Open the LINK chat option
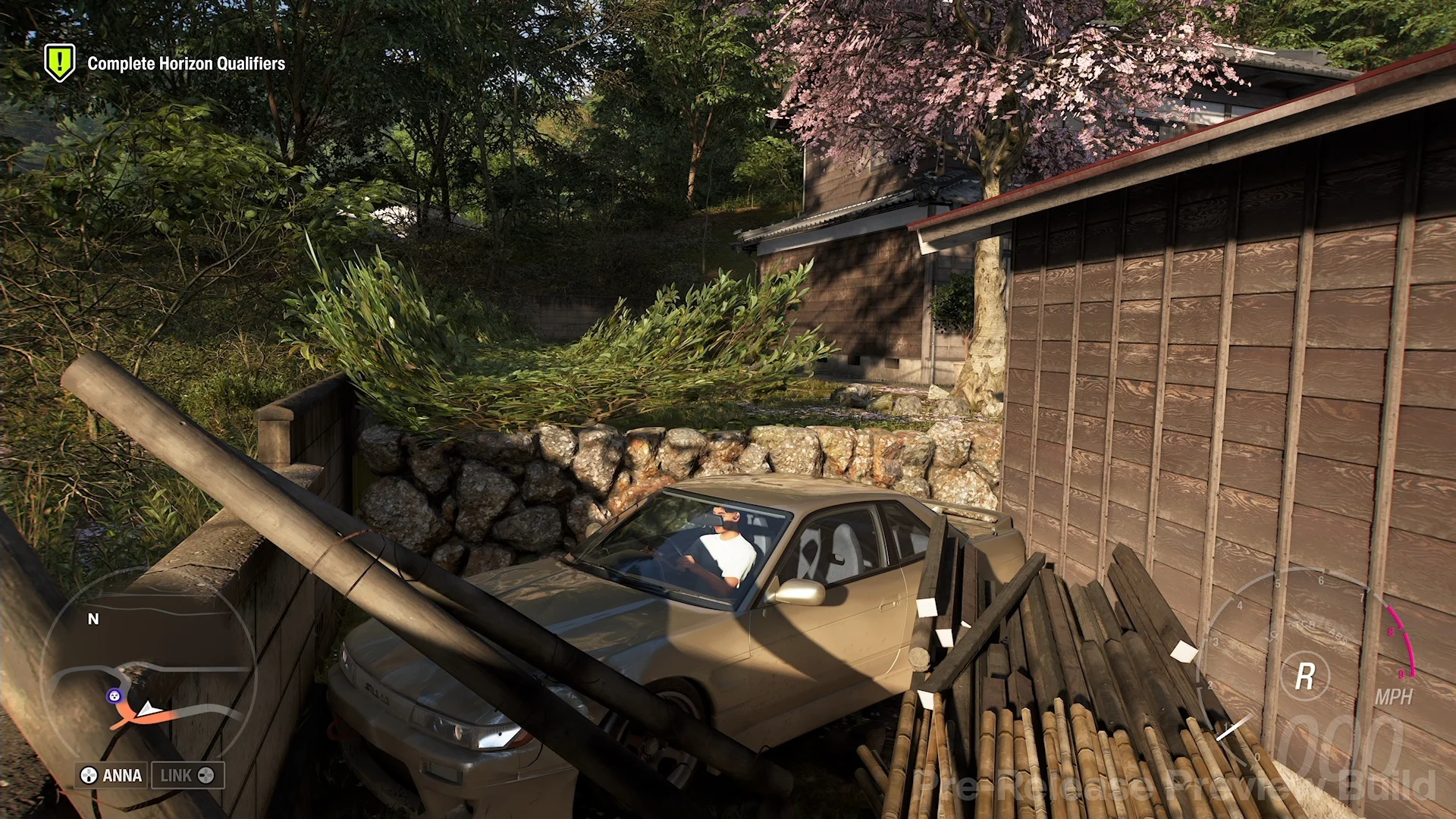Image resolution: width=1456 pixels, height=819 pixels. (x=187, y=775)
